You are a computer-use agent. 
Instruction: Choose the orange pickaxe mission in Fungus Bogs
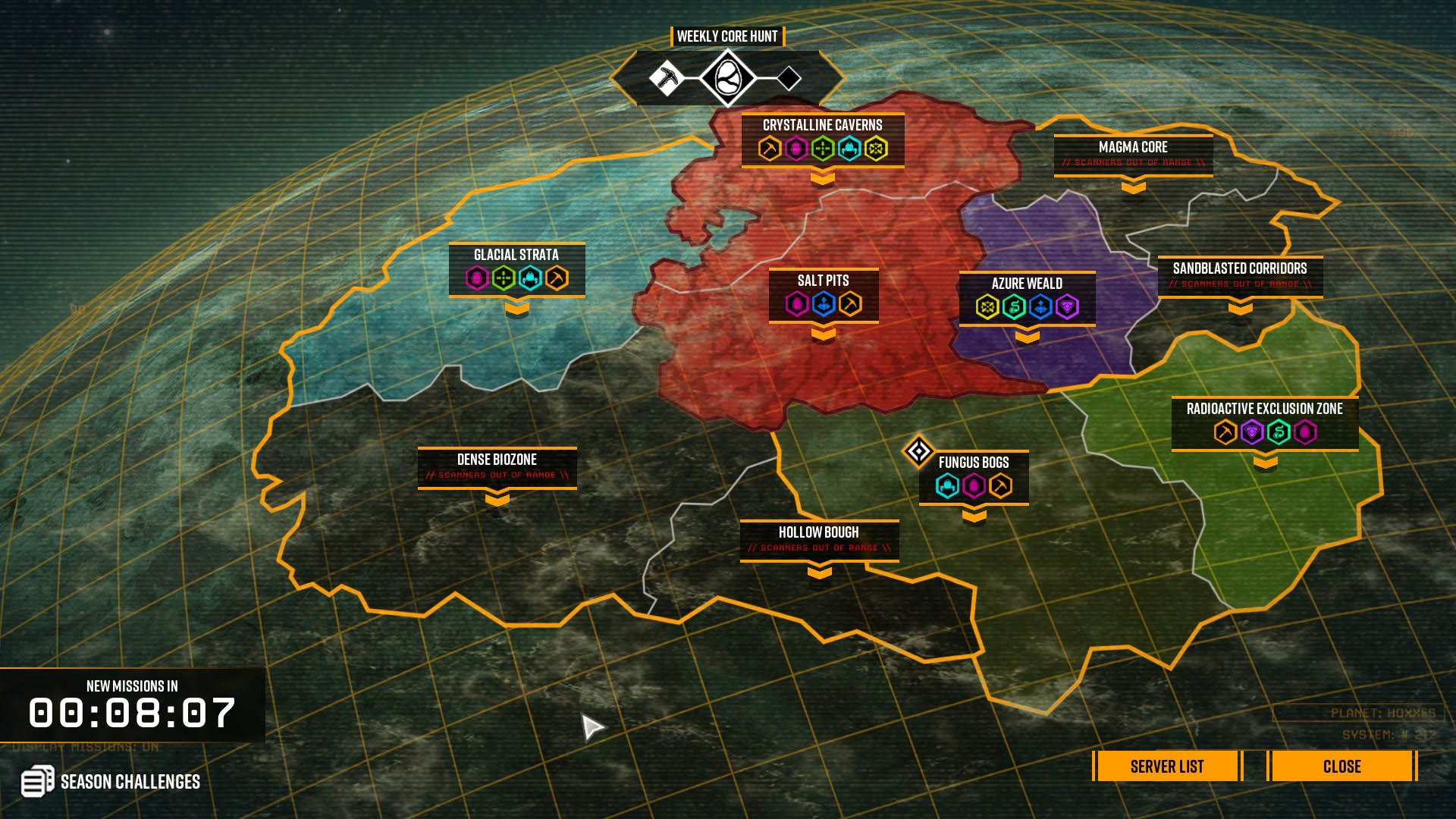click(x=1000, y=485)
